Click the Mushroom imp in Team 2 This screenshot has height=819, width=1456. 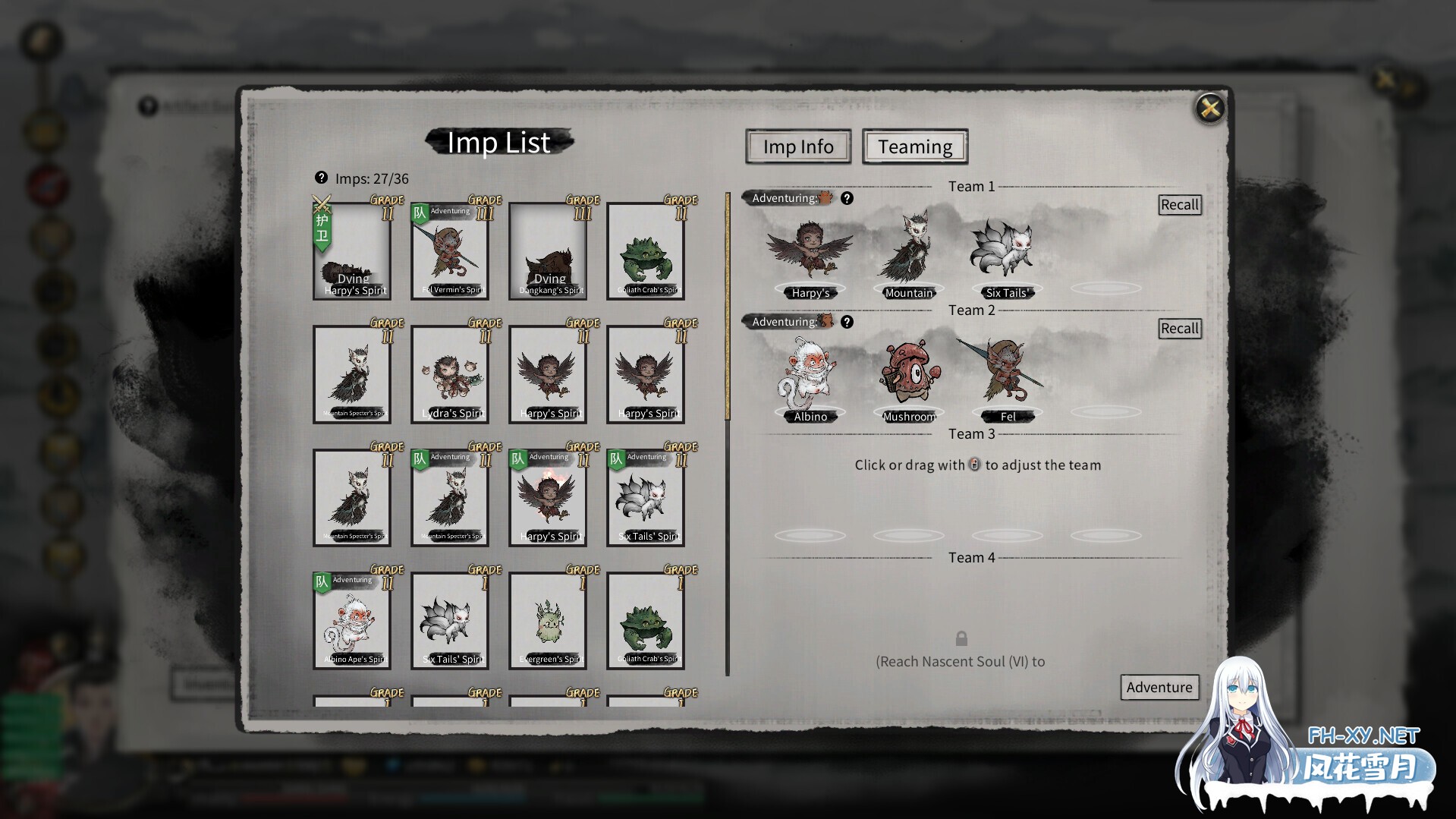pyautogui.click(x=908, y=377)
